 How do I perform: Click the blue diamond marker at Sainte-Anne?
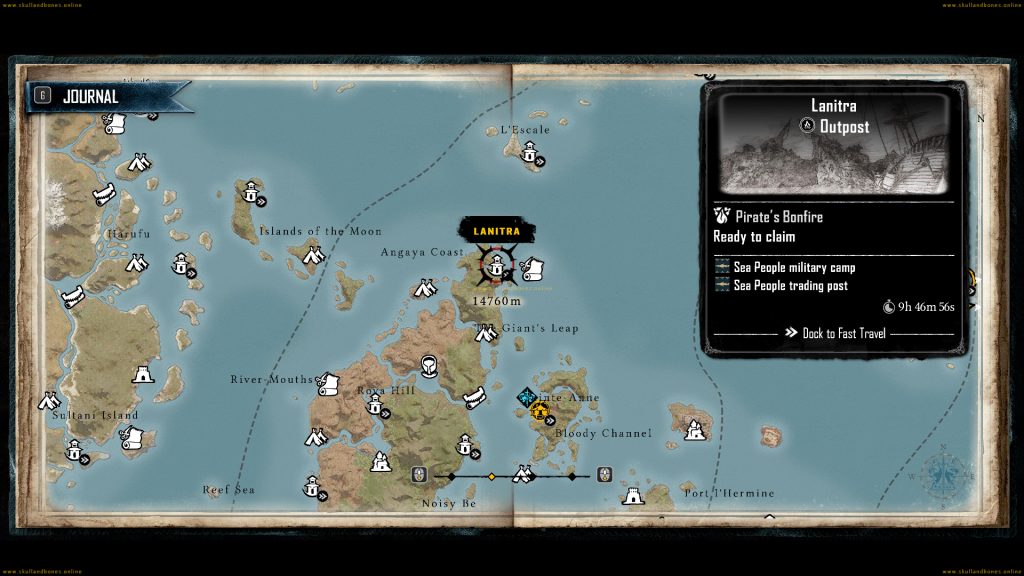point(525,398)
